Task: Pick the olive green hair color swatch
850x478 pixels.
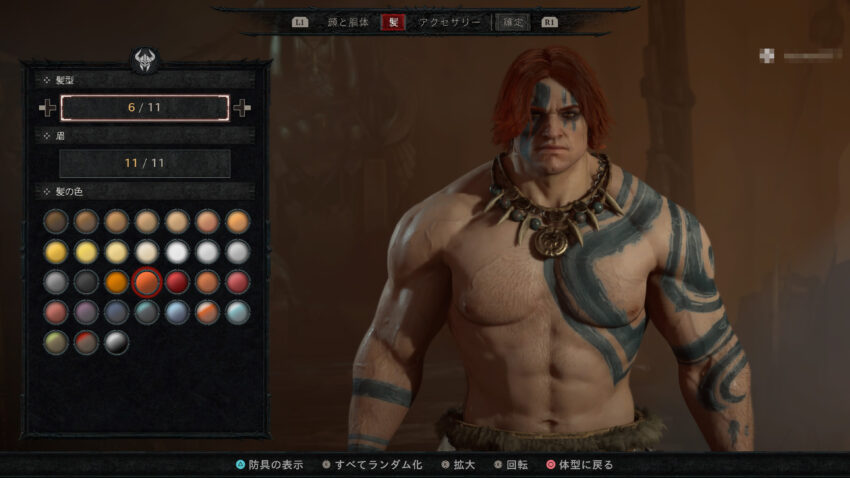Action: coord(56,342)
